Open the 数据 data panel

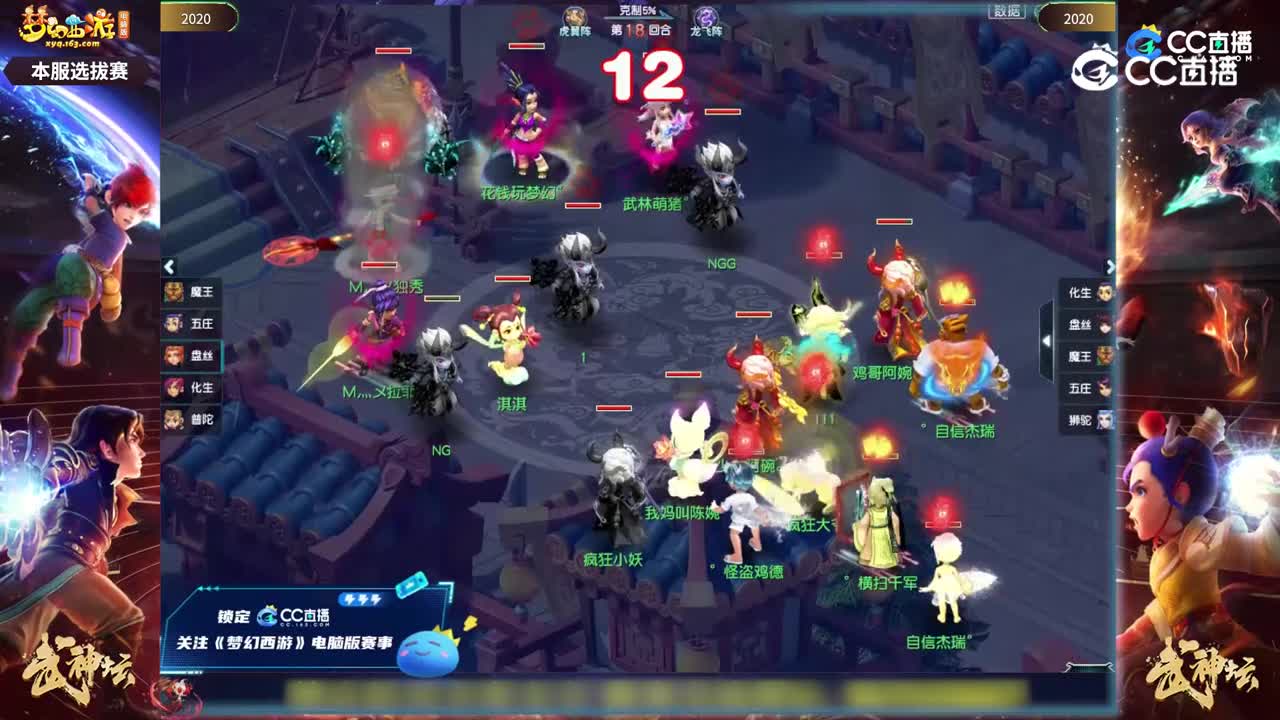pyautogui.click(x=1006, y=10)
